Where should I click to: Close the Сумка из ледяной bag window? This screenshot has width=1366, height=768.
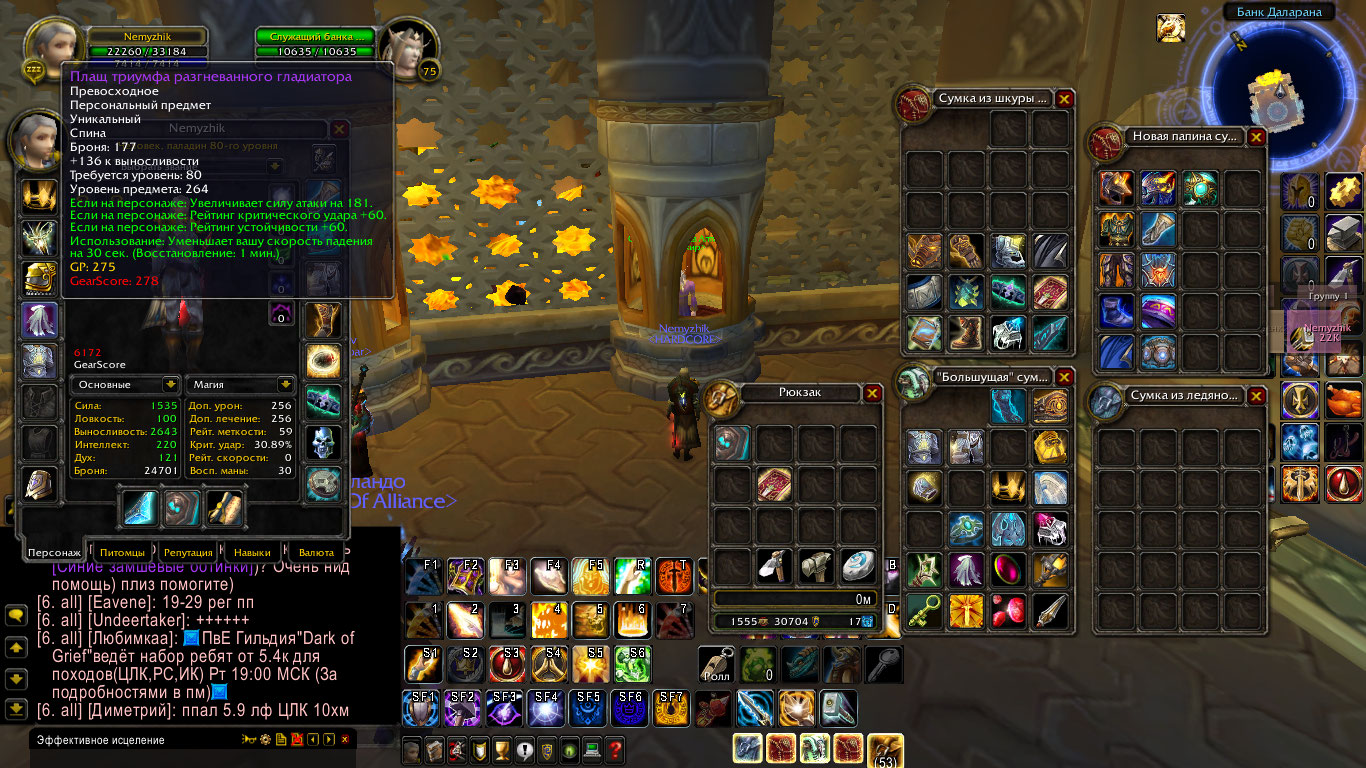point(1257,396)
